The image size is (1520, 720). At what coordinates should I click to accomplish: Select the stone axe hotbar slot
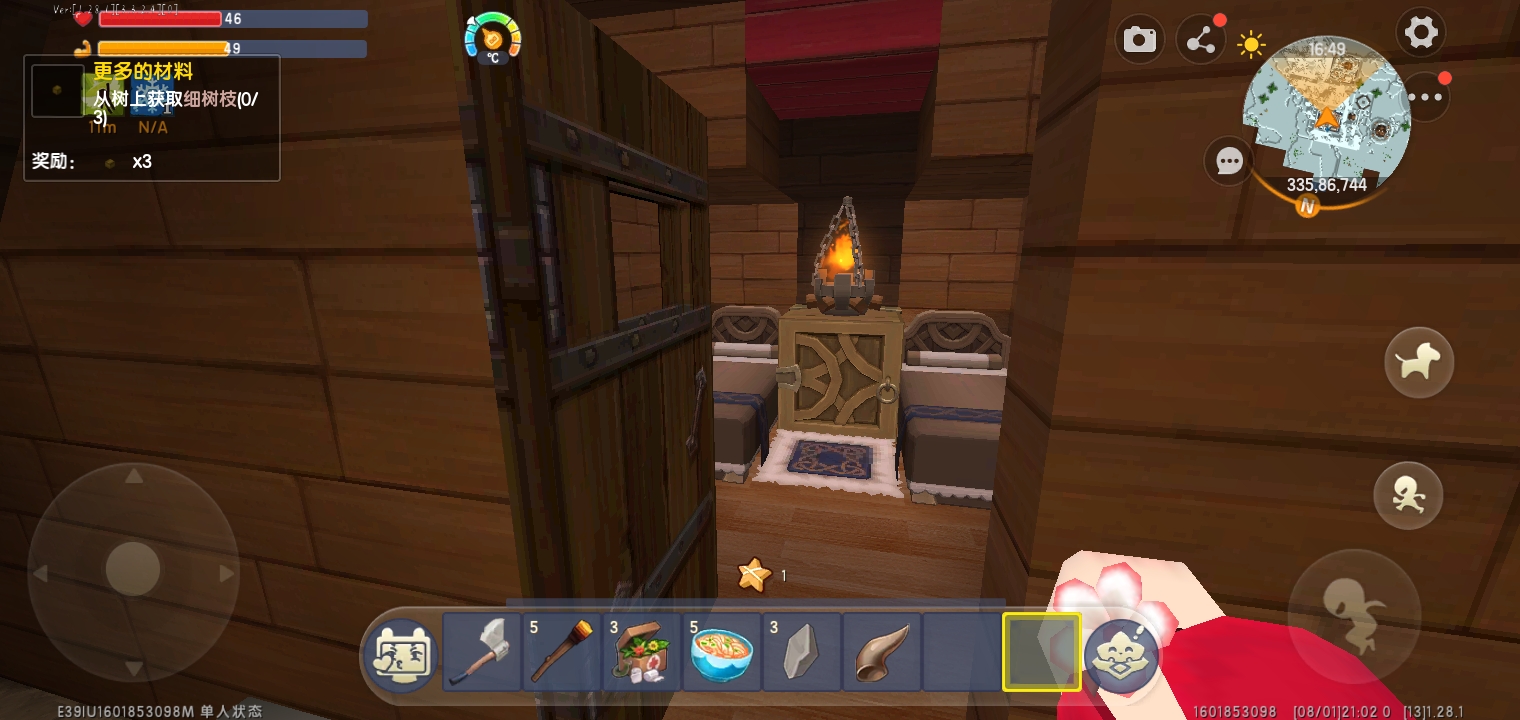pos(482,652)
